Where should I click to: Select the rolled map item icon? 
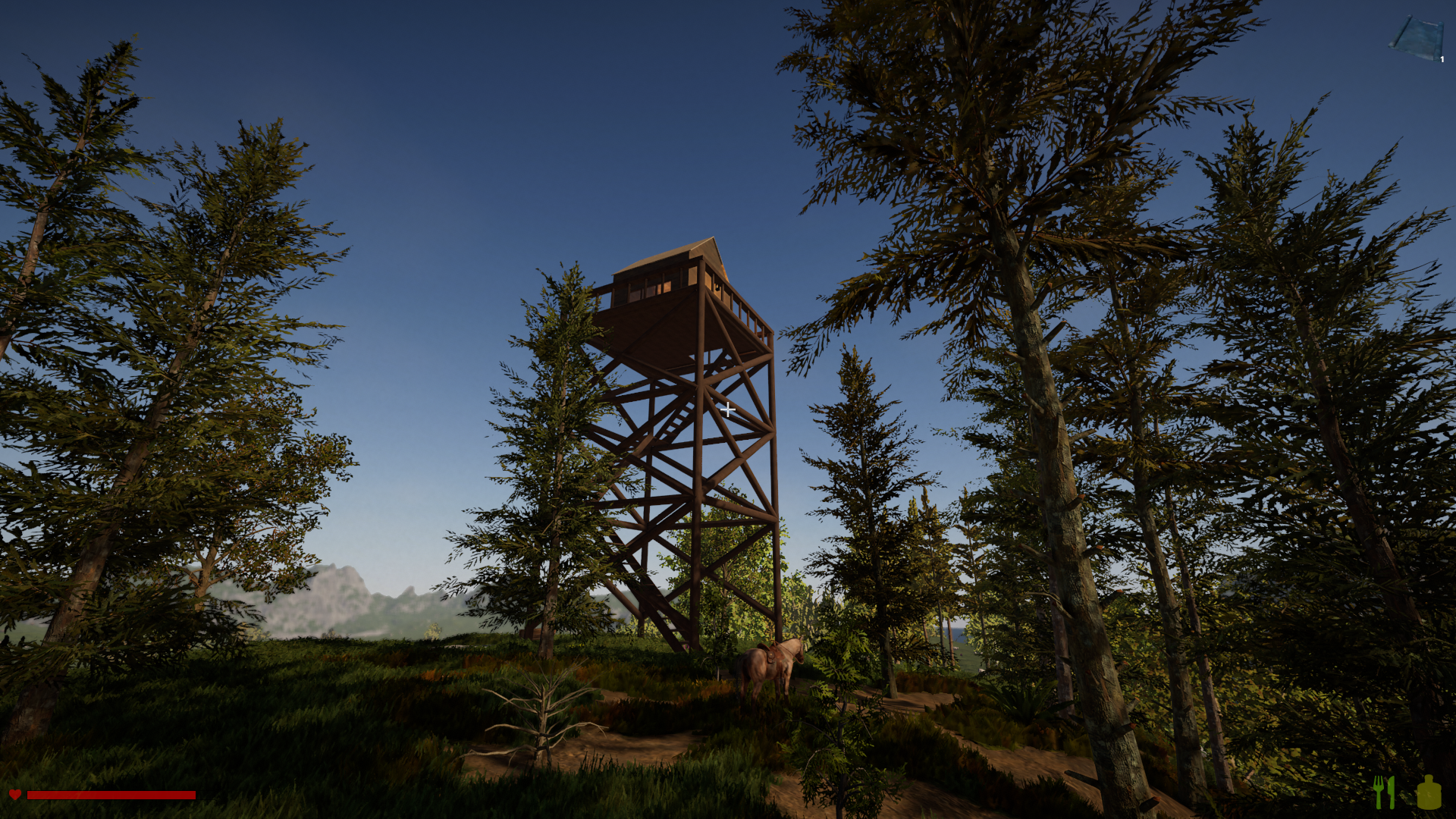pos(1416,38)
